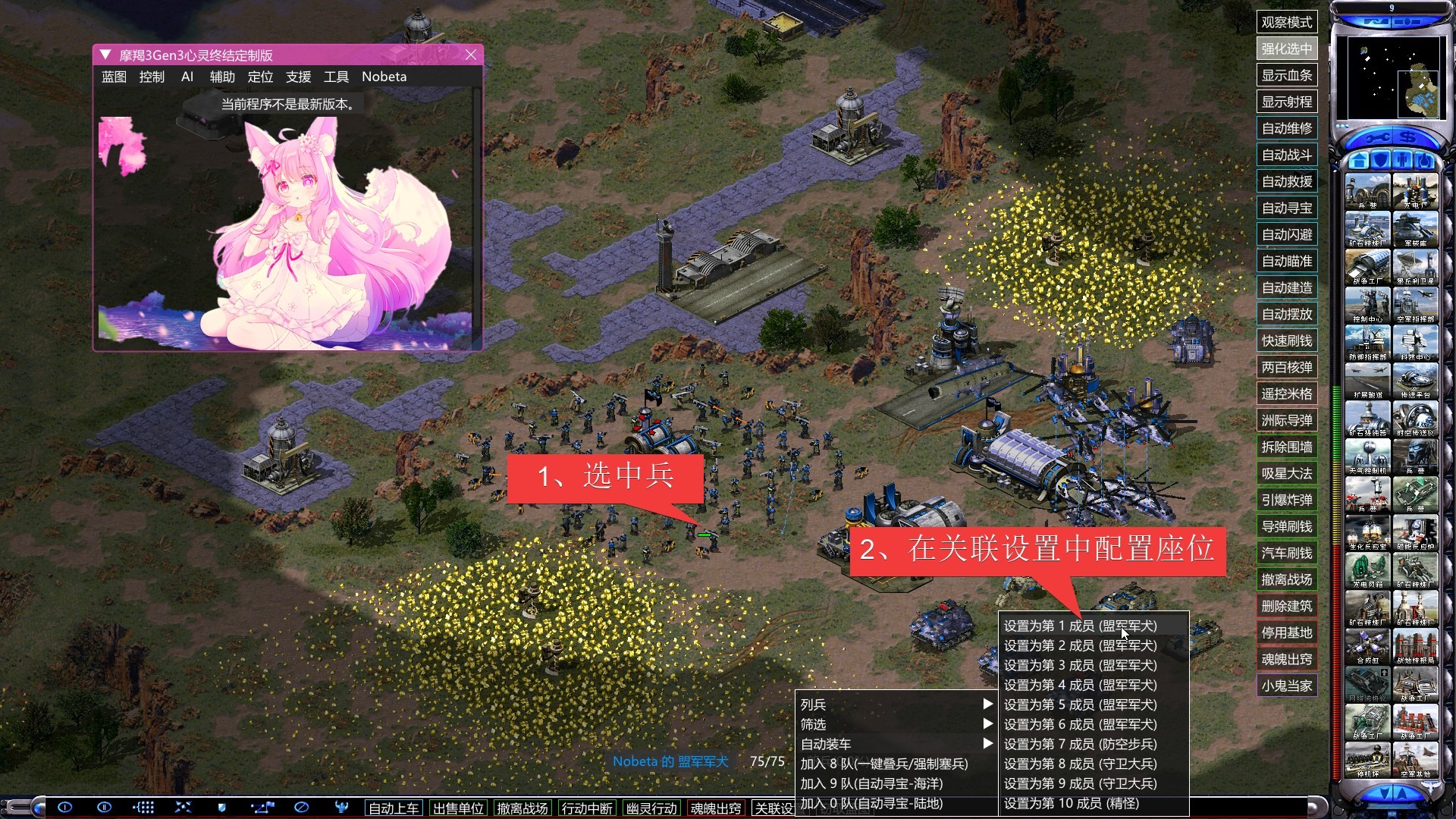Enable 自动维修
The image size is (1456, 819).
[x=1286, y=128]
